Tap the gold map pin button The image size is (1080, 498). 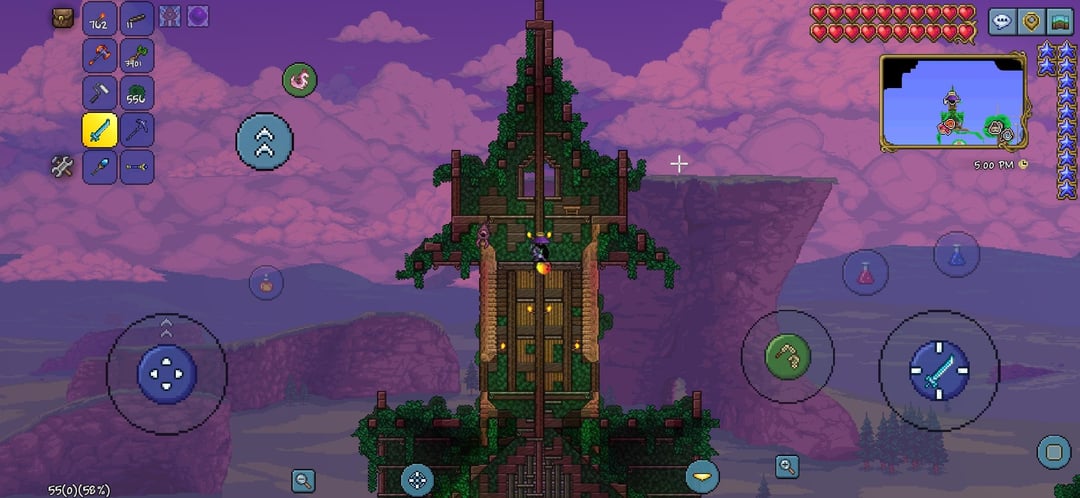[1030, 21]
